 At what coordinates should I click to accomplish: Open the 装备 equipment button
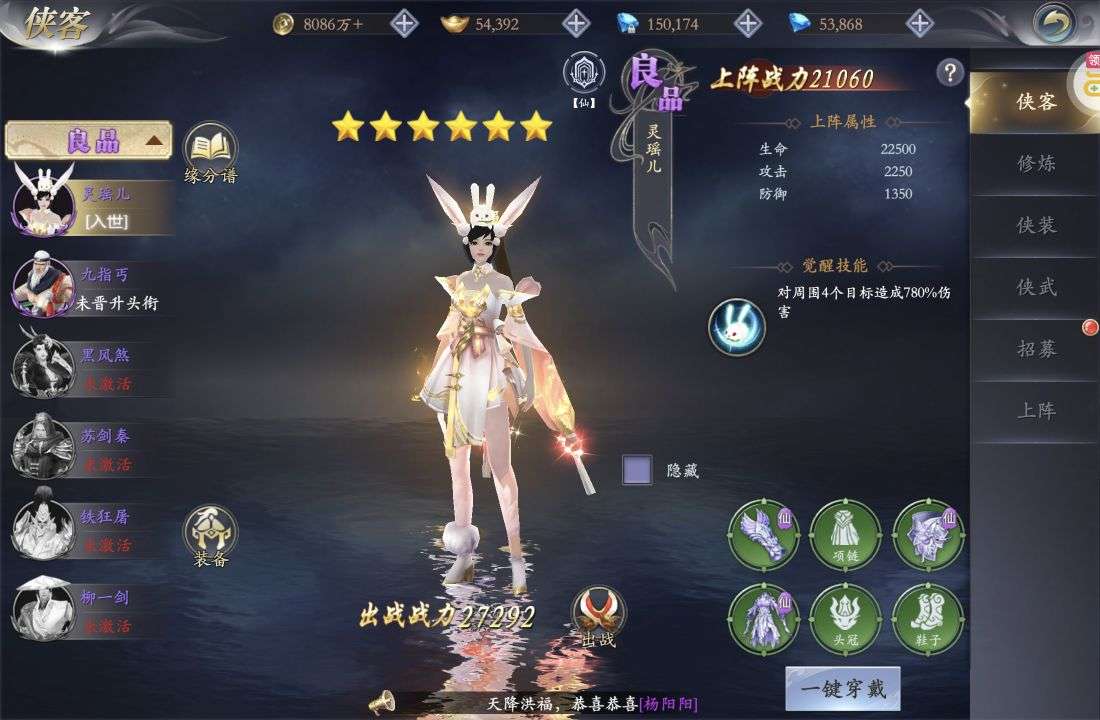(x=210, y=536)
